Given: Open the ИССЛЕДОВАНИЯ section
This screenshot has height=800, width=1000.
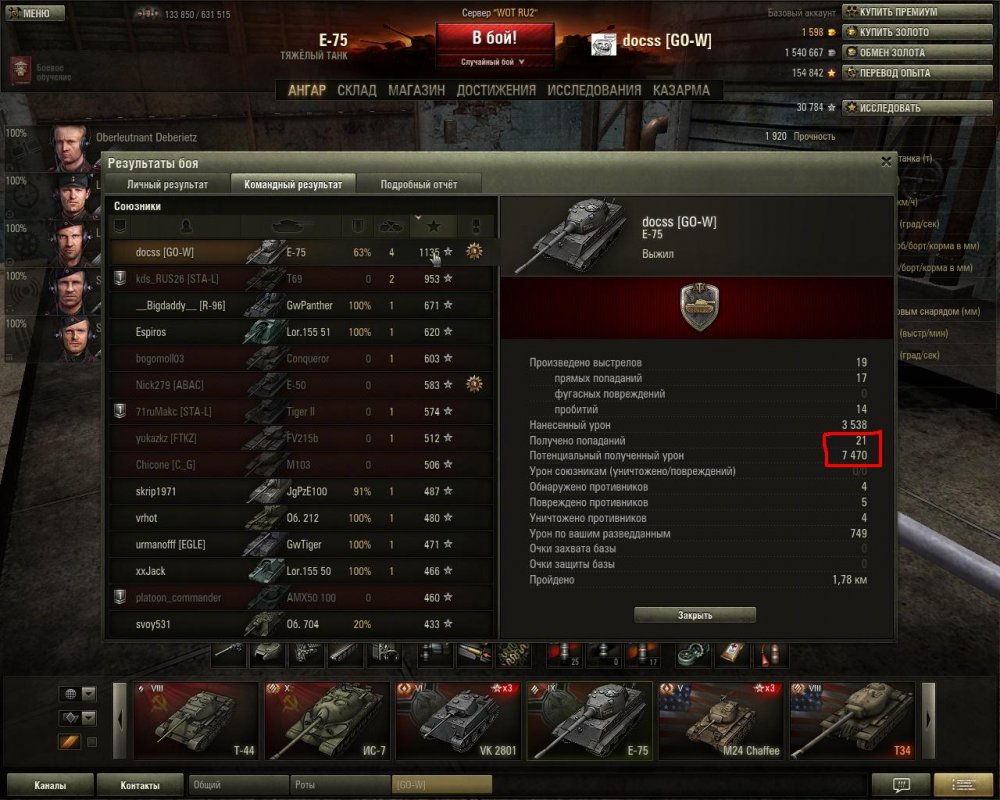Looking at the screenshot, I should (594, 90).
